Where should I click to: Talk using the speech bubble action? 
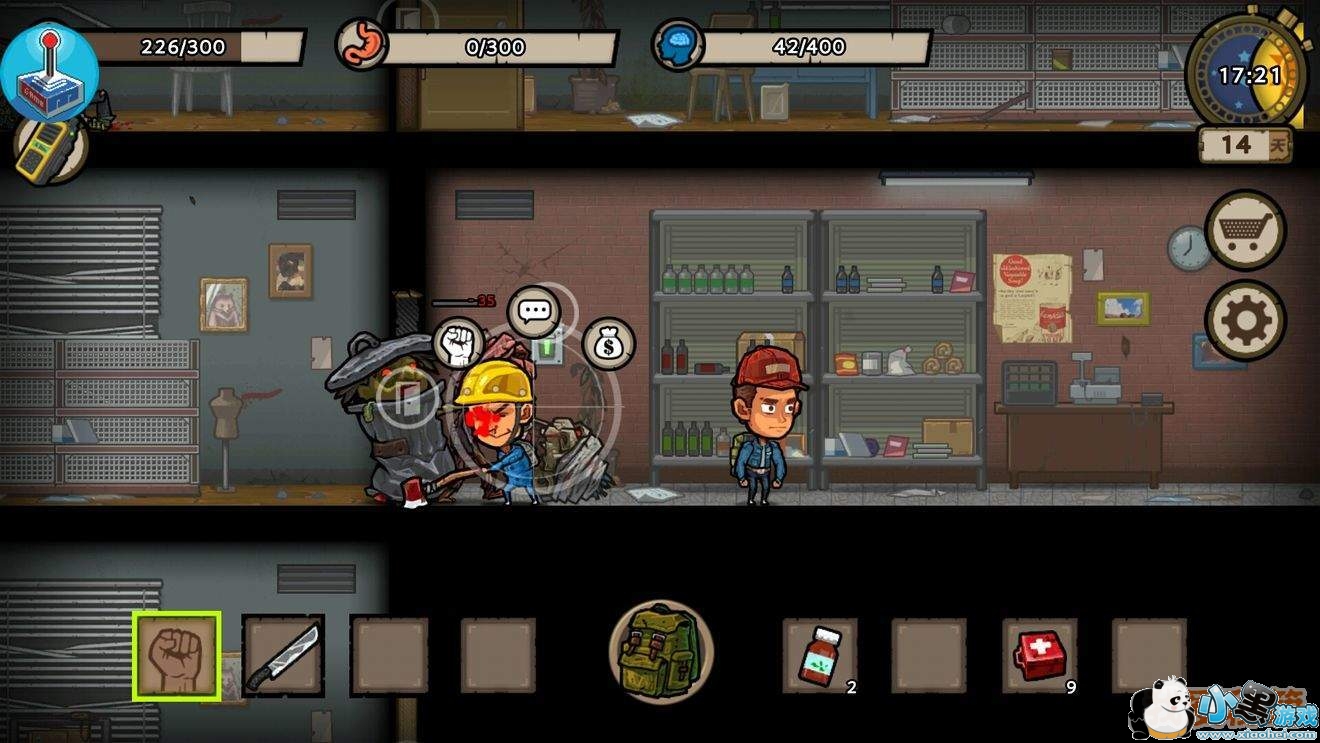tap(534, 310)
